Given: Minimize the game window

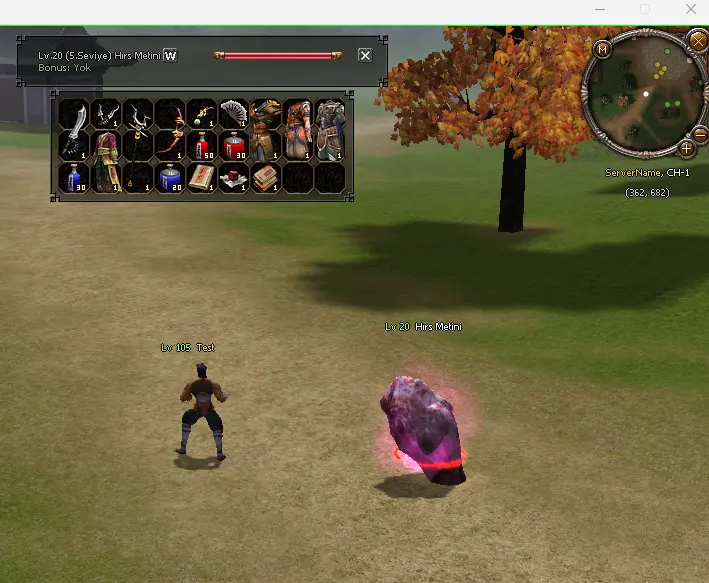Looking at the screenshot, I should [x=600, y=9].
